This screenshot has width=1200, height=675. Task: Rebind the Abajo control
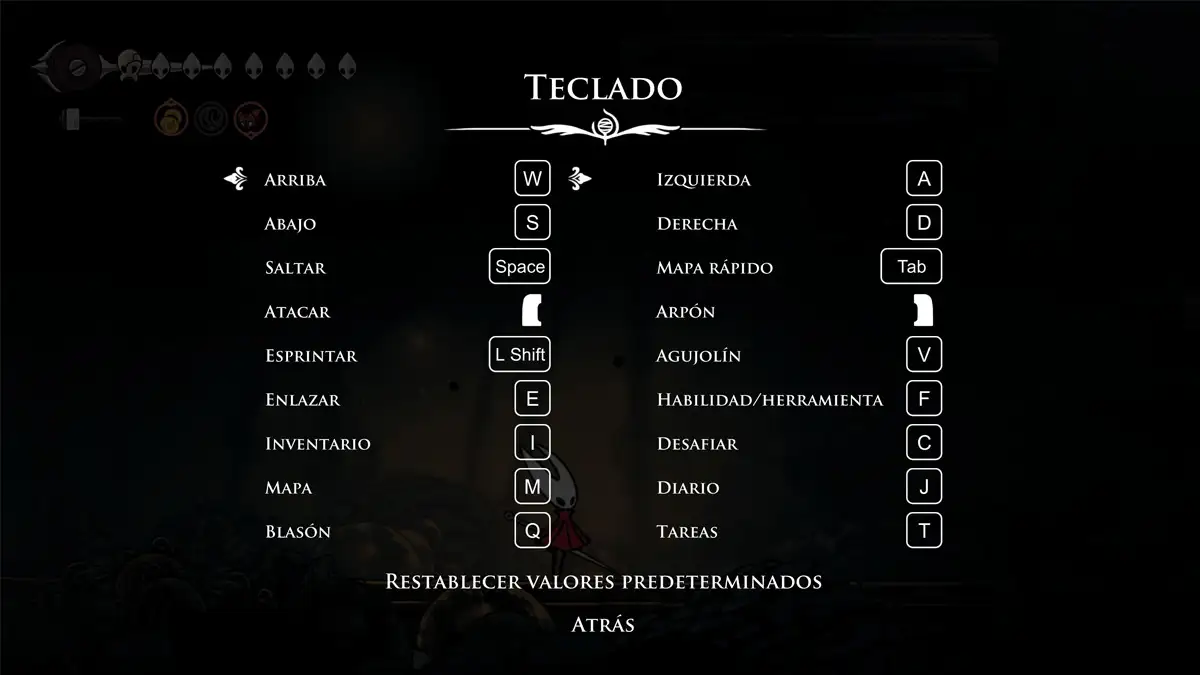(532, 223)
